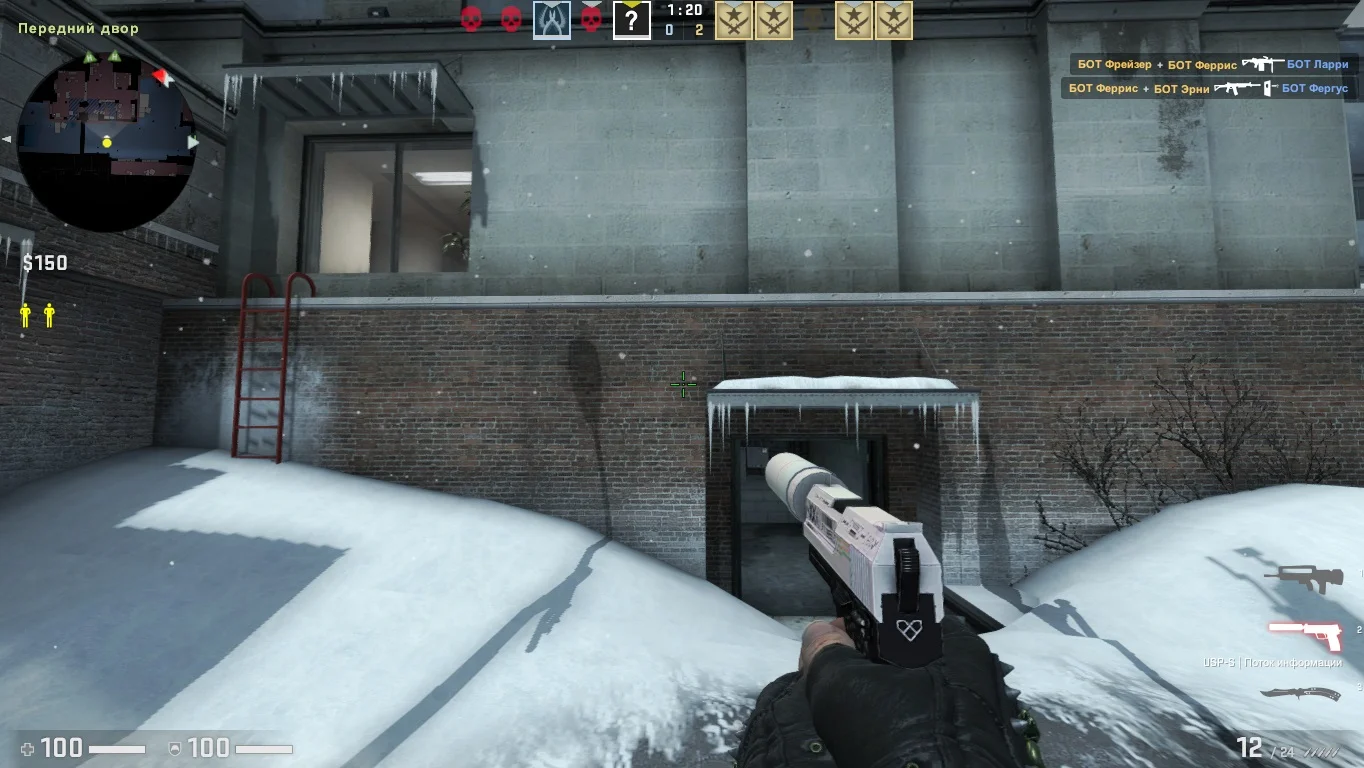This screenshot has width=1364, height=768.
Task: Select the blue counter-terrorist player avatar
Action: (x=551, y=20)
